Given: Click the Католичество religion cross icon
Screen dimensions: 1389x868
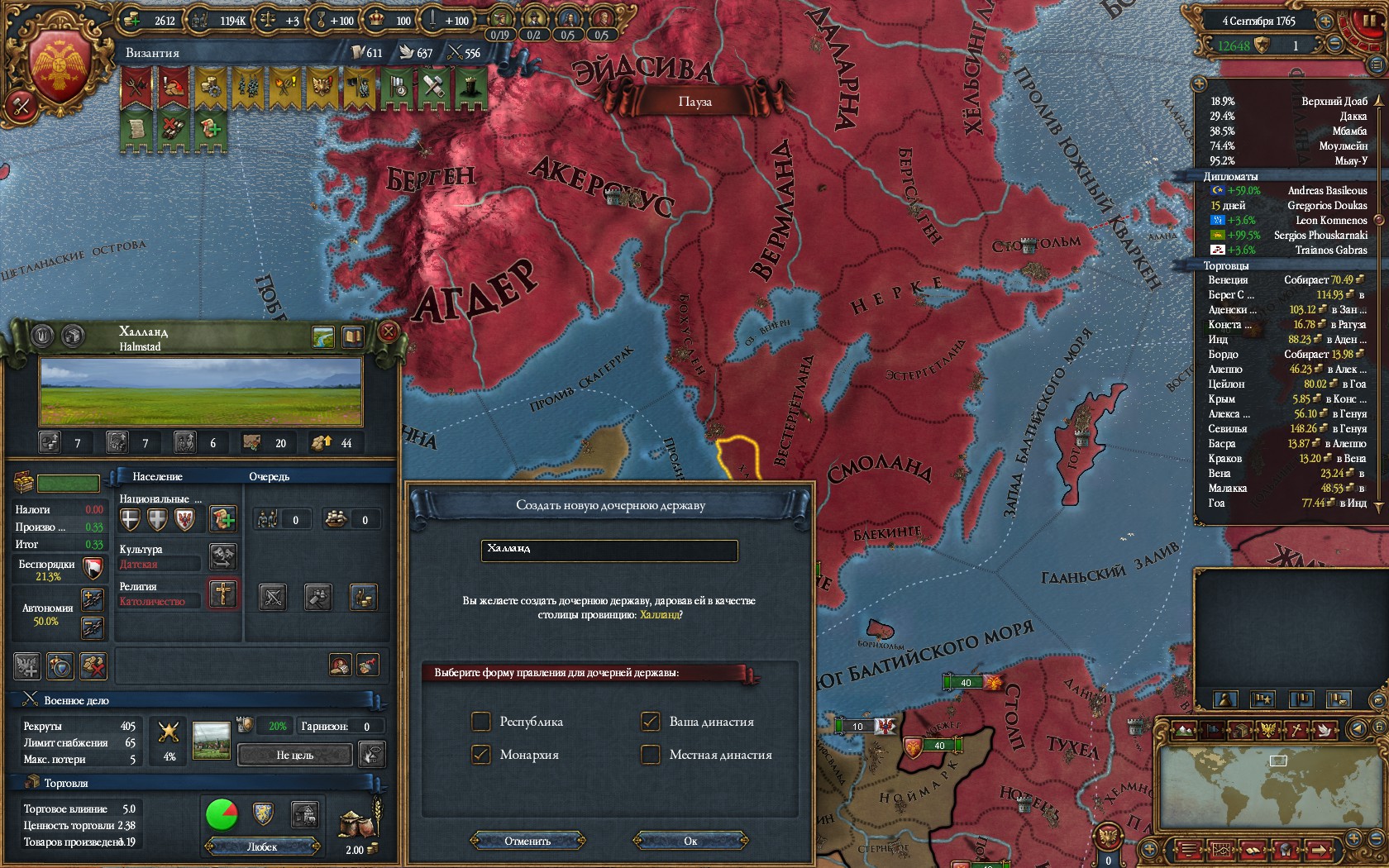Looking at the screenshot, I should 223,594.
